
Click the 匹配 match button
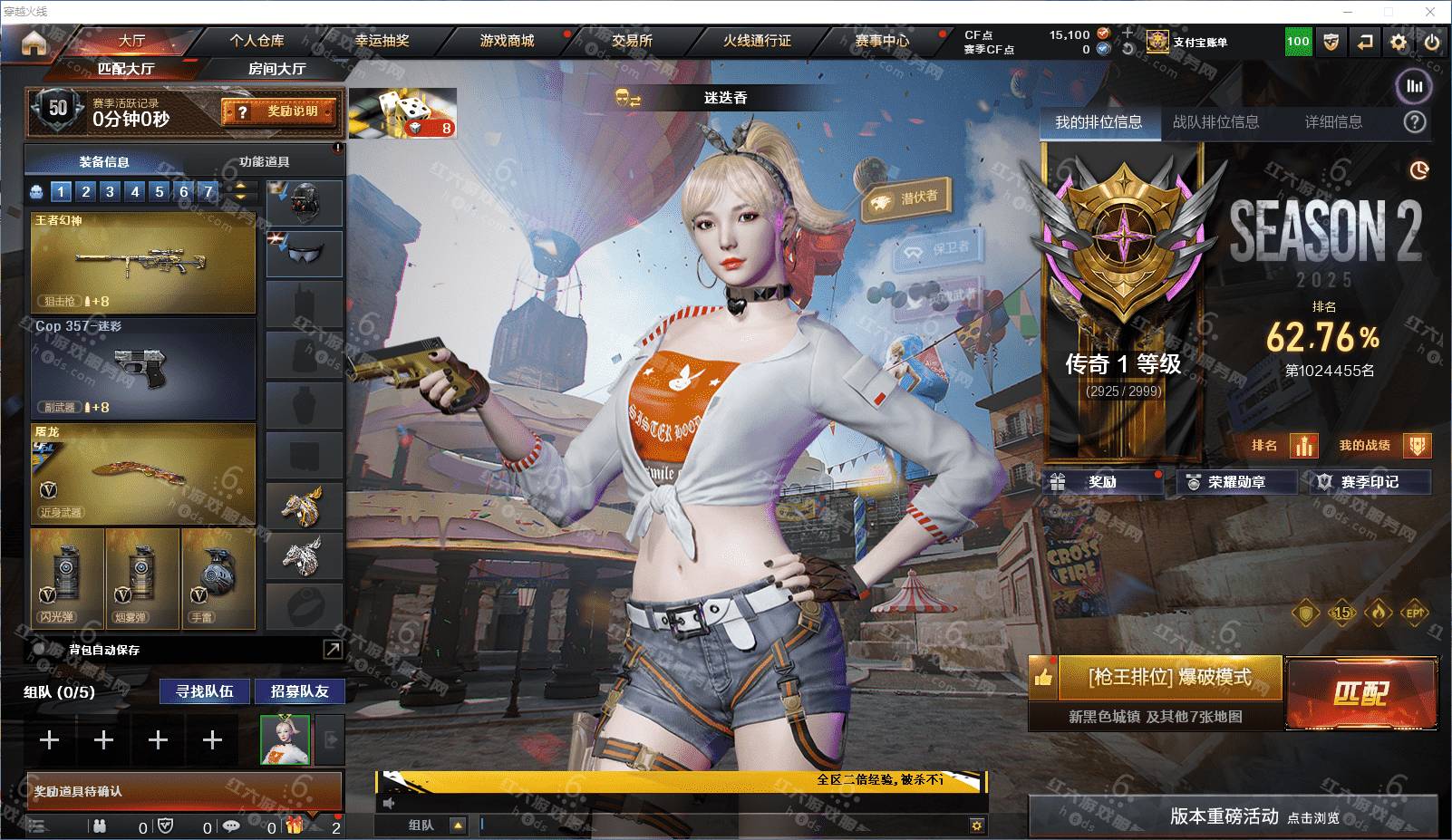[x=1360, y=694]
